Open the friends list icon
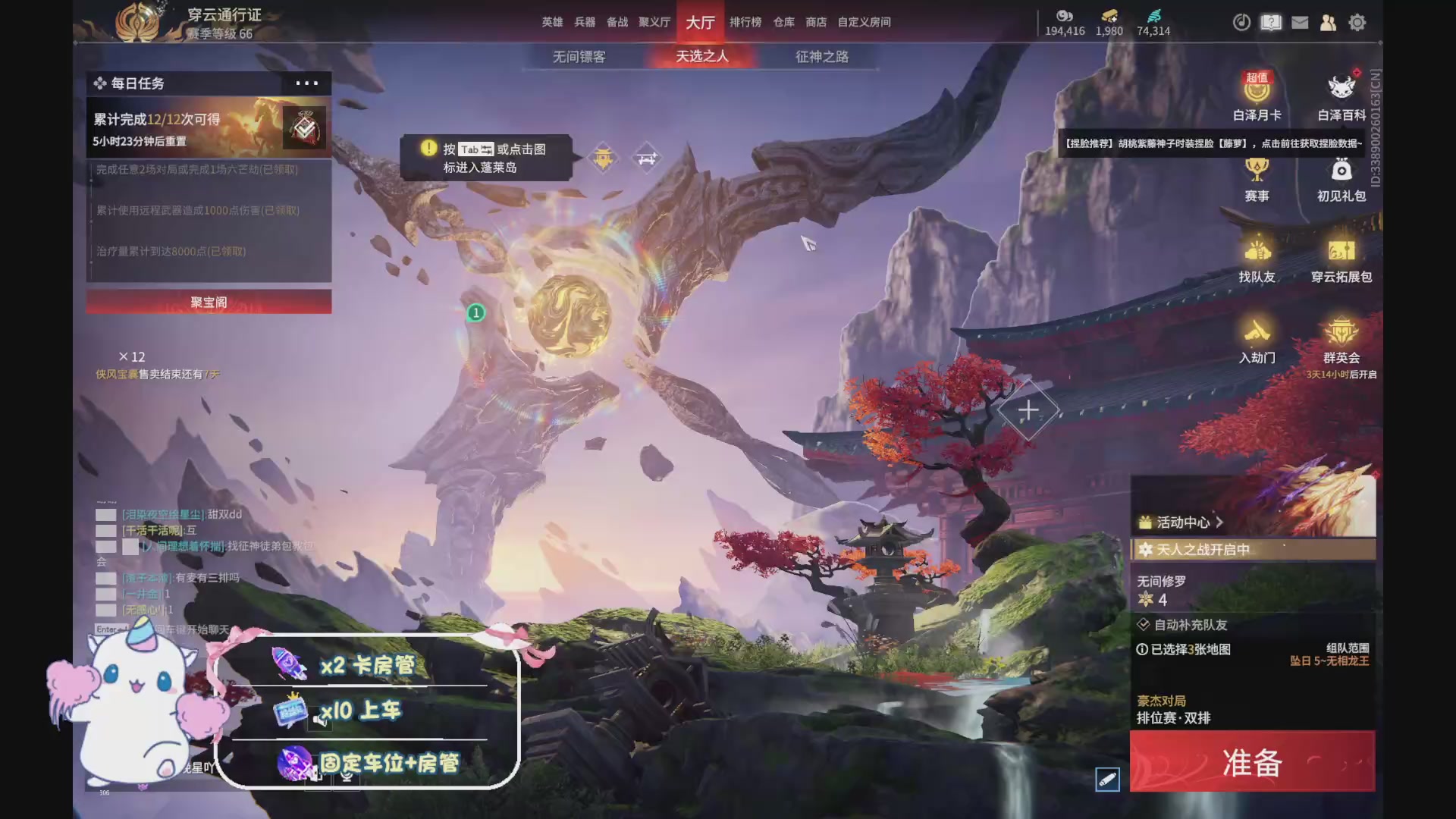Screen dimensions: 1456x819 (1329, 23)
